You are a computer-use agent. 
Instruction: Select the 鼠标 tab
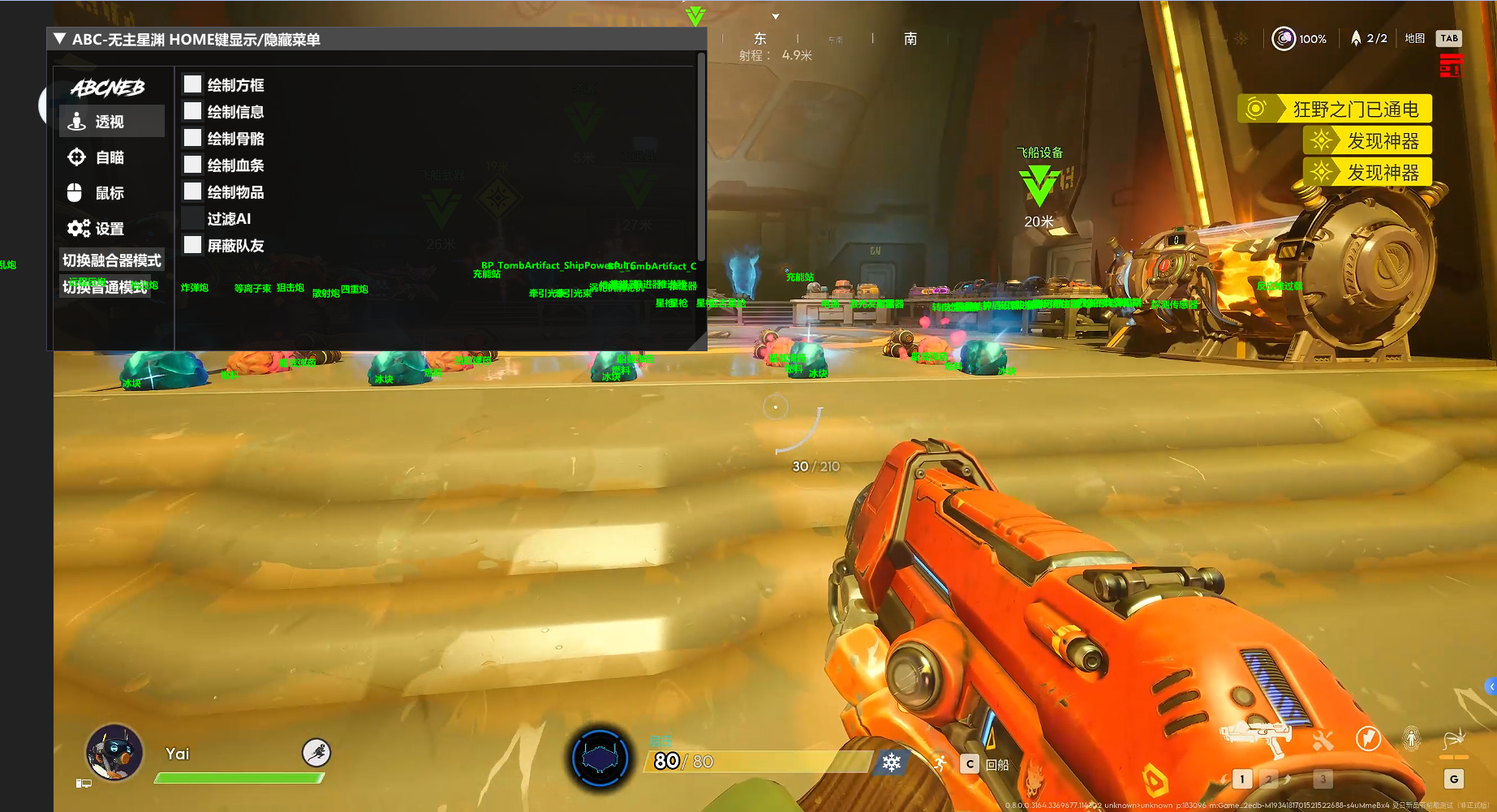click(x=111, y=193)
